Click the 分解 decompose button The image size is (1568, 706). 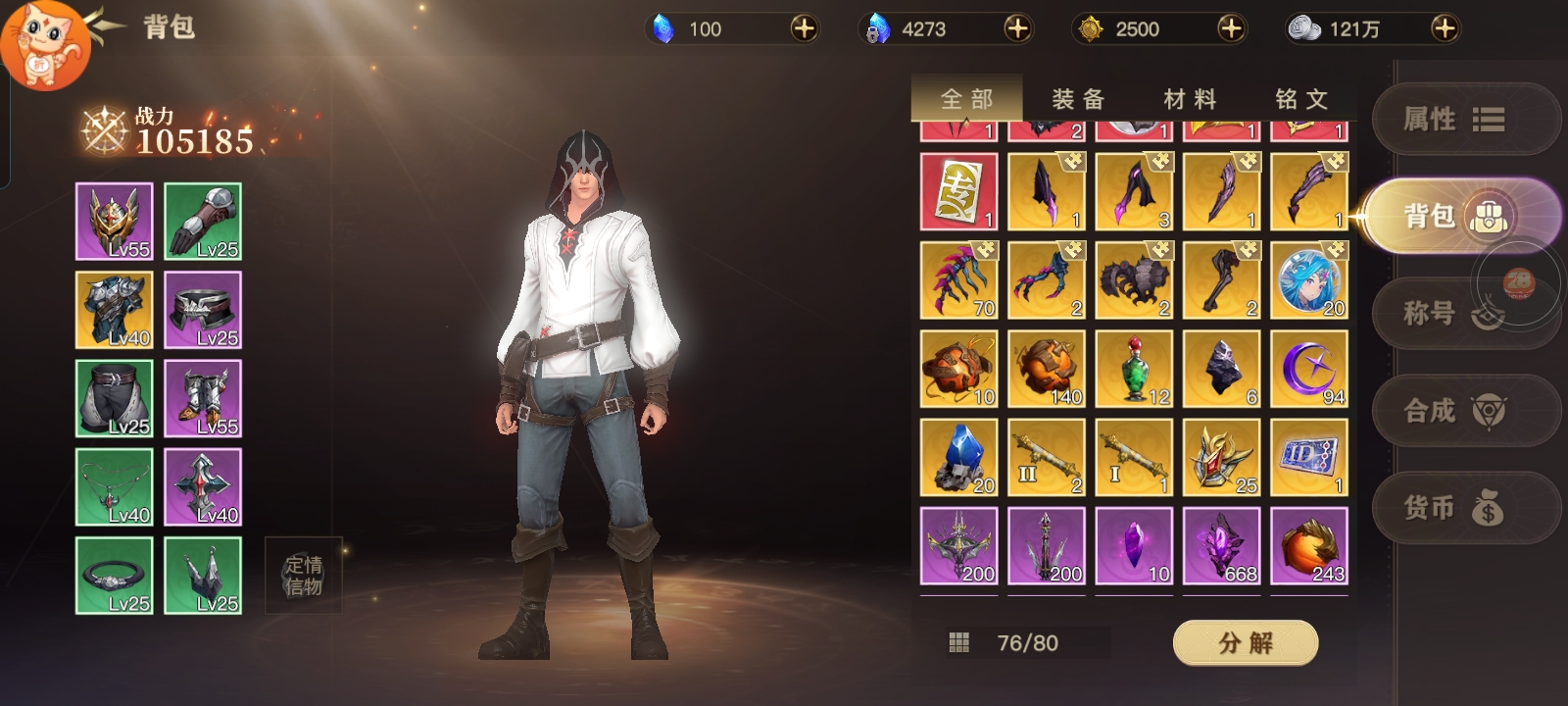1245,643
